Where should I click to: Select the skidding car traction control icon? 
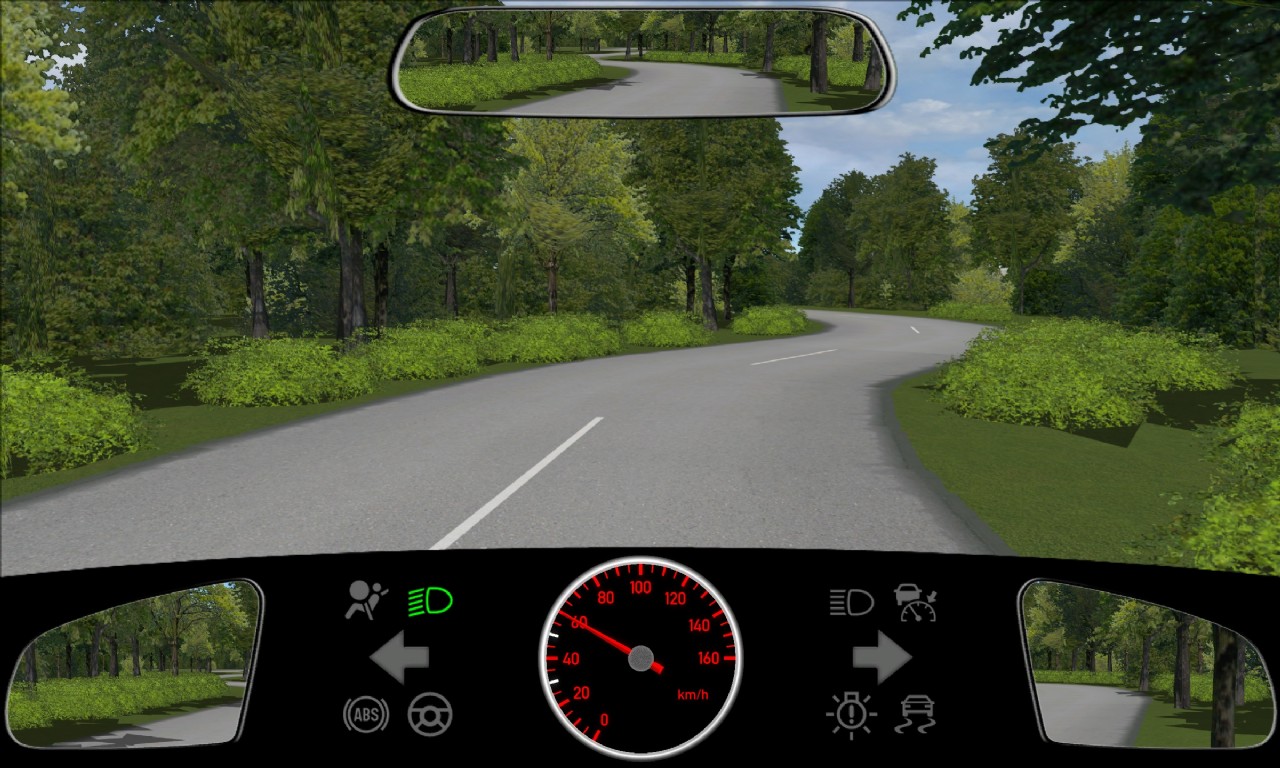(916, 714)
